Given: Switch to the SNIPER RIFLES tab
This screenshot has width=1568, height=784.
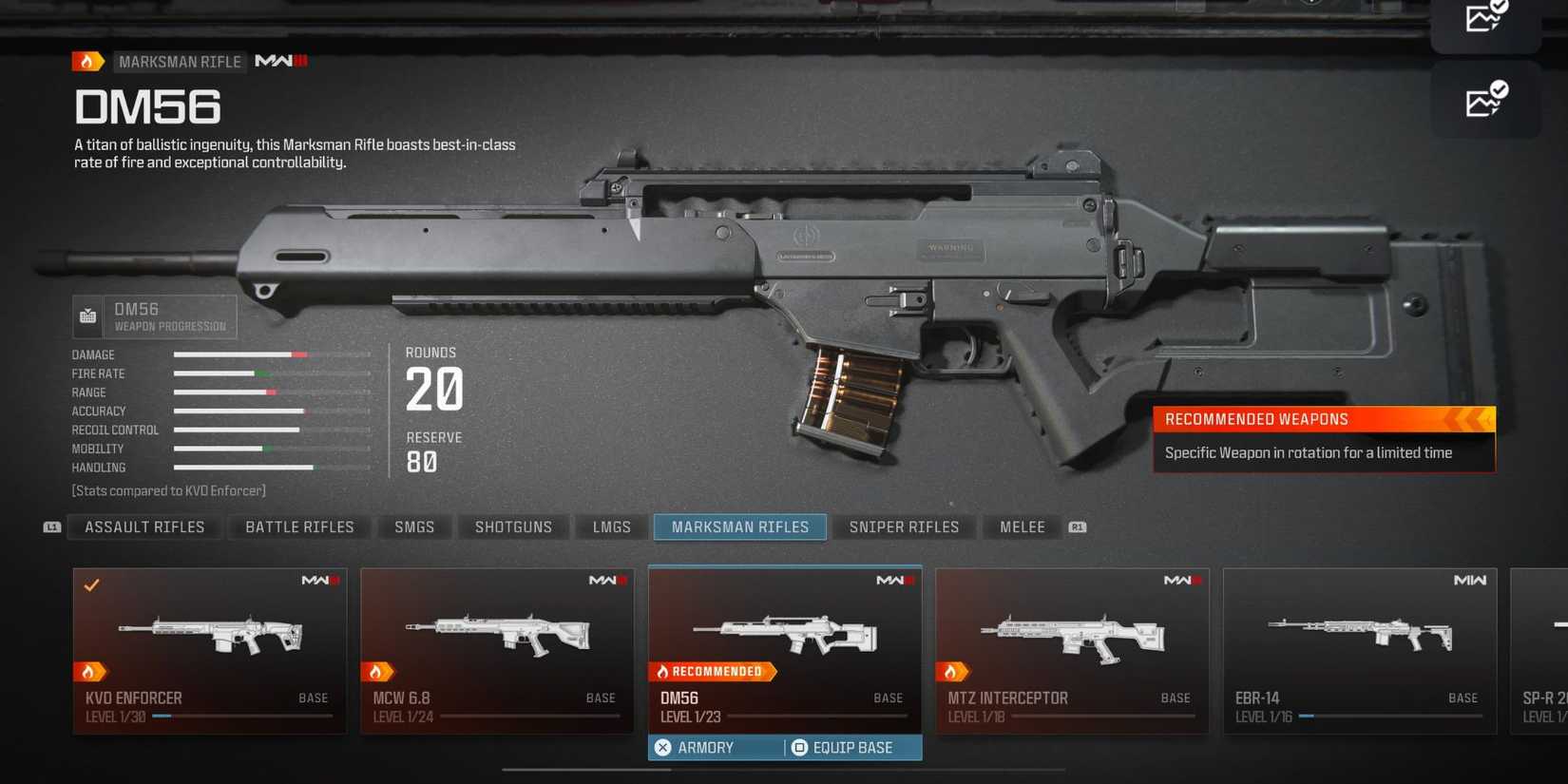Looking at the screenshot, I should pos(904,526).
